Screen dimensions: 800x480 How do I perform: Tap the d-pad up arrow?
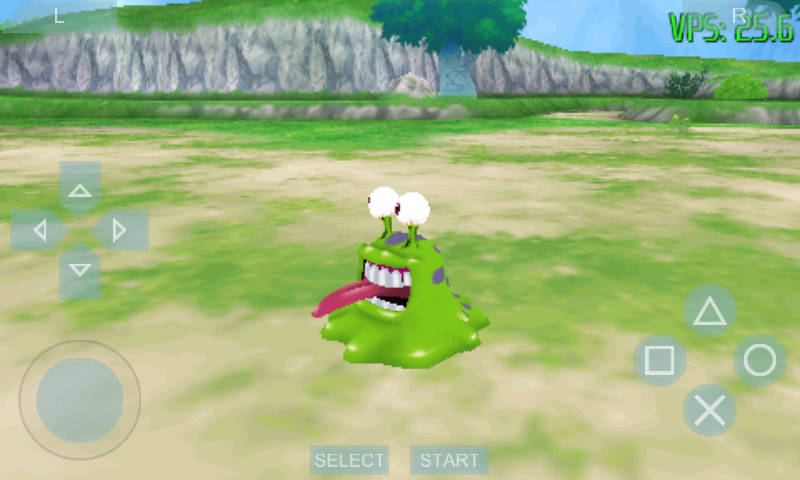pyautogui.click(x=80, y=189)
